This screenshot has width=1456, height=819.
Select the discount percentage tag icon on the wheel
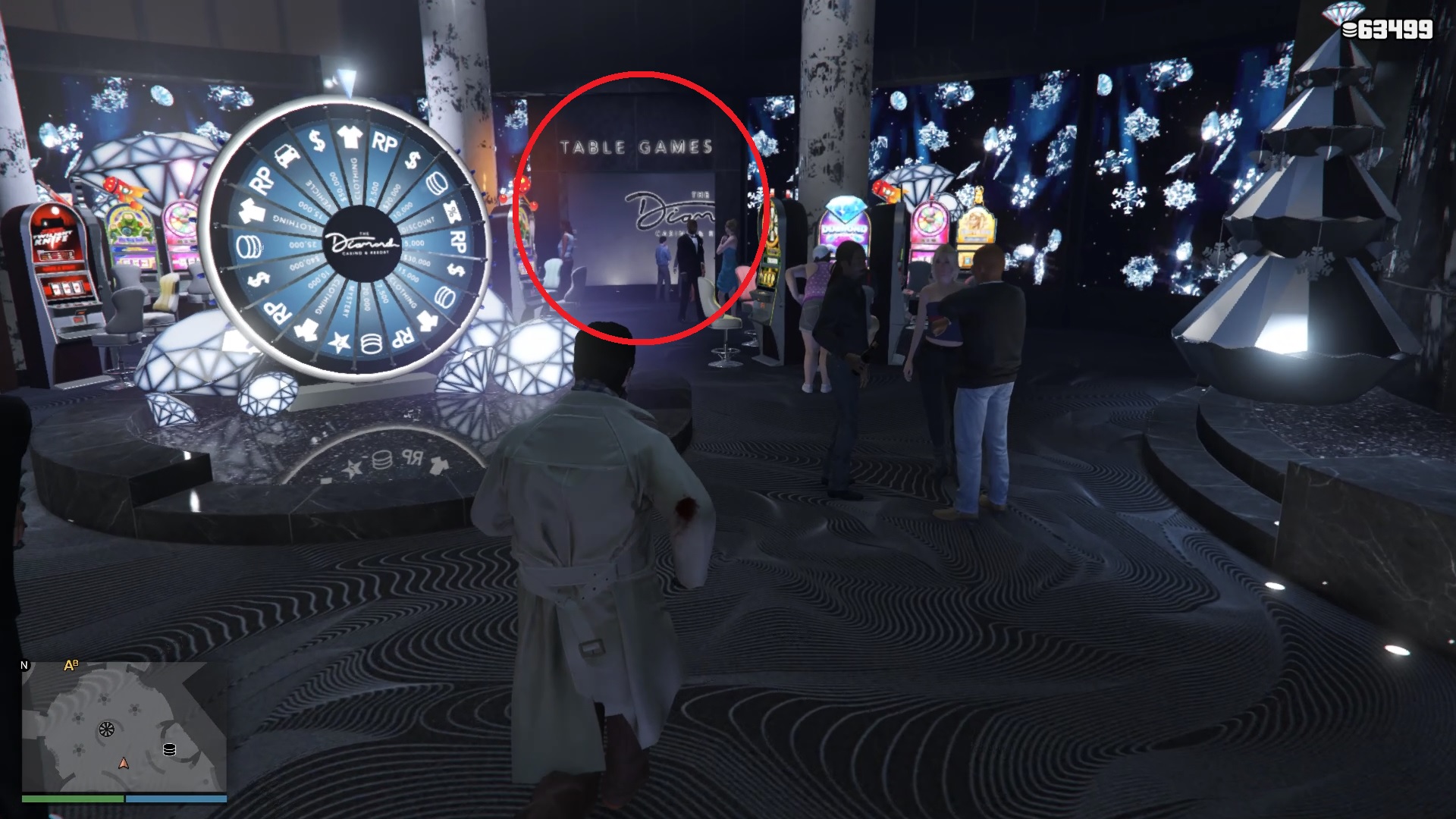pos(453,210)
